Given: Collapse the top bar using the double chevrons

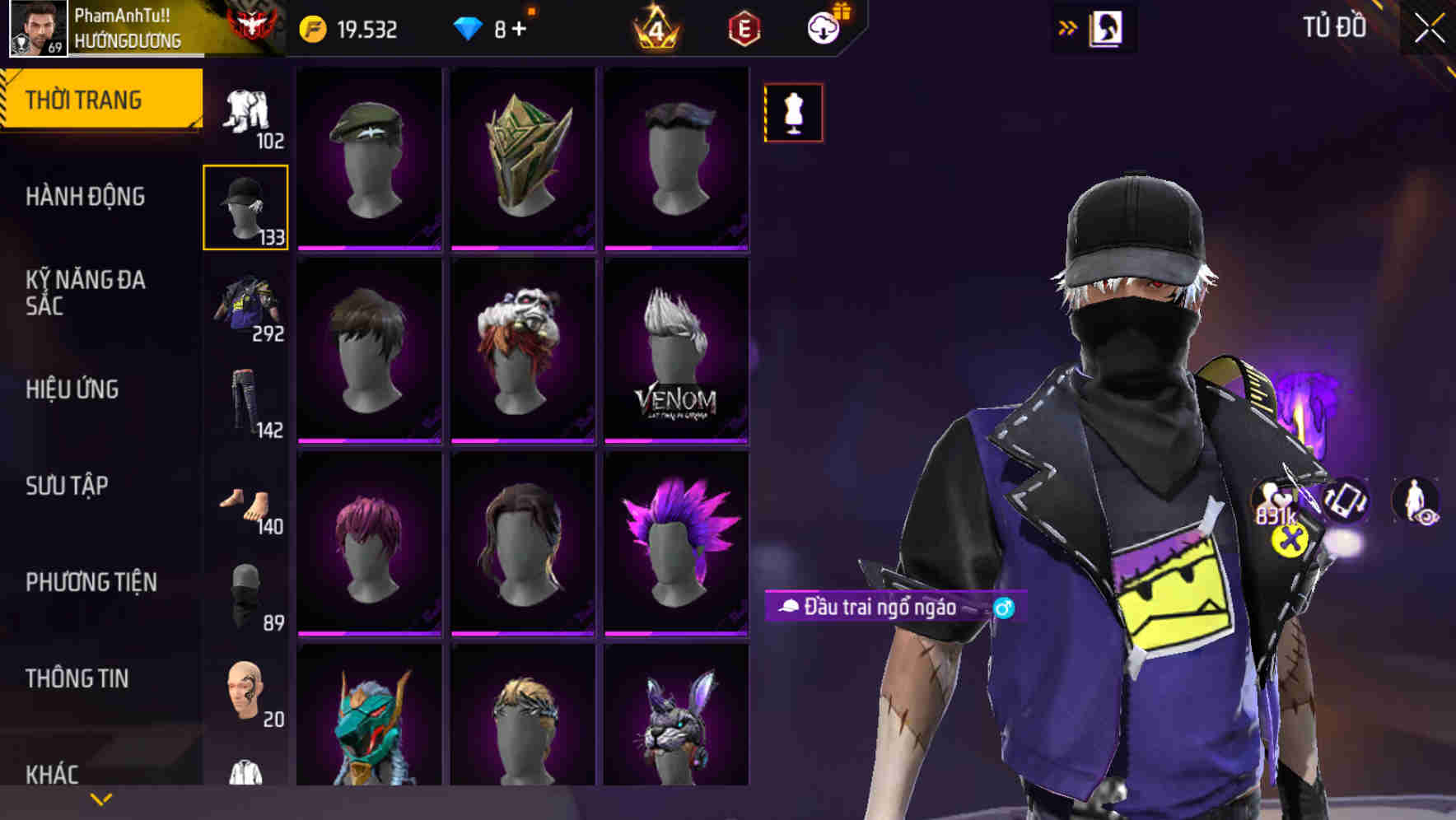Looking at the screenshot, I should (x=1068, y=26).
